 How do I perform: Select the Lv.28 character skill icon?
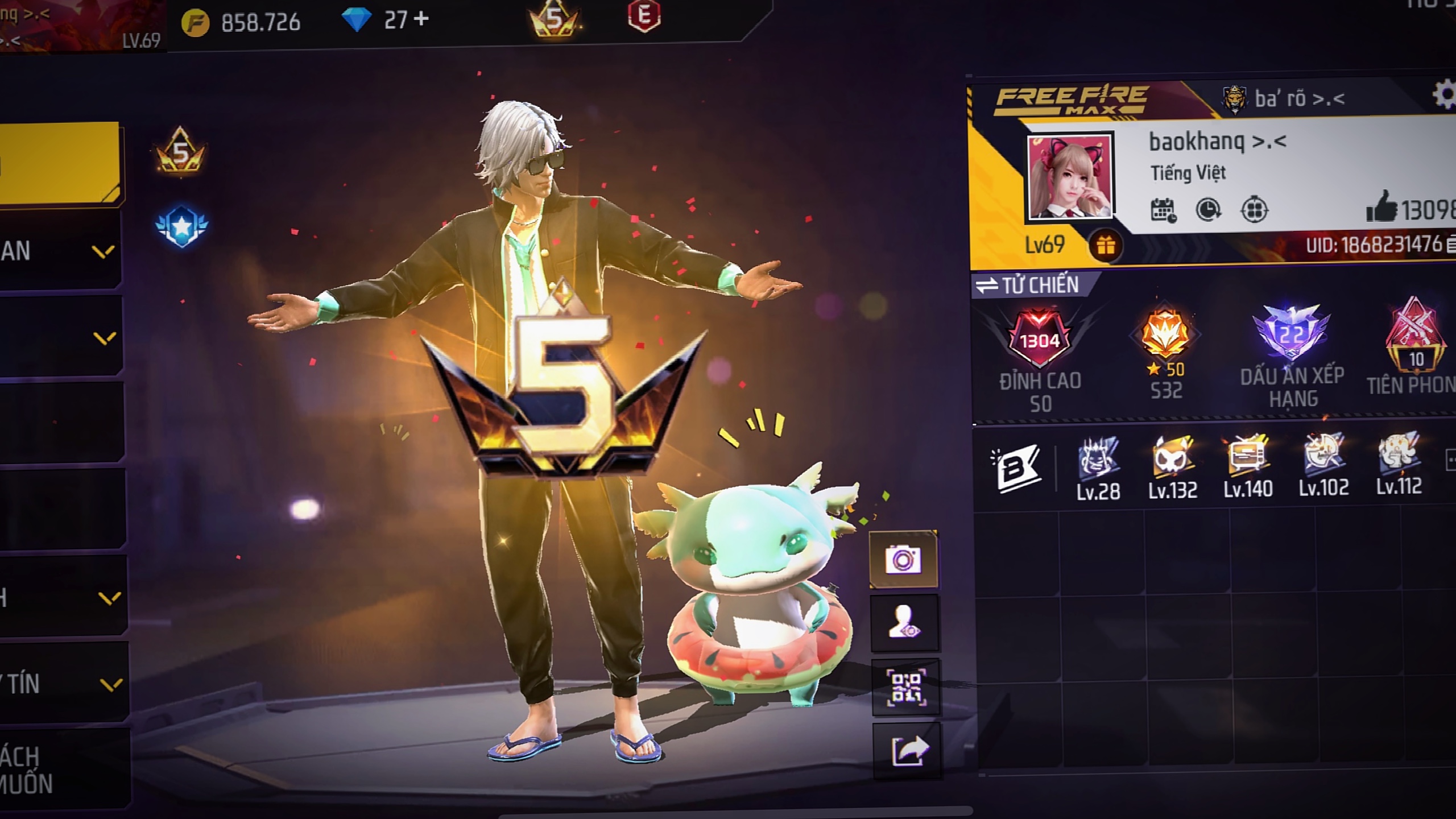pos(1098,459)
